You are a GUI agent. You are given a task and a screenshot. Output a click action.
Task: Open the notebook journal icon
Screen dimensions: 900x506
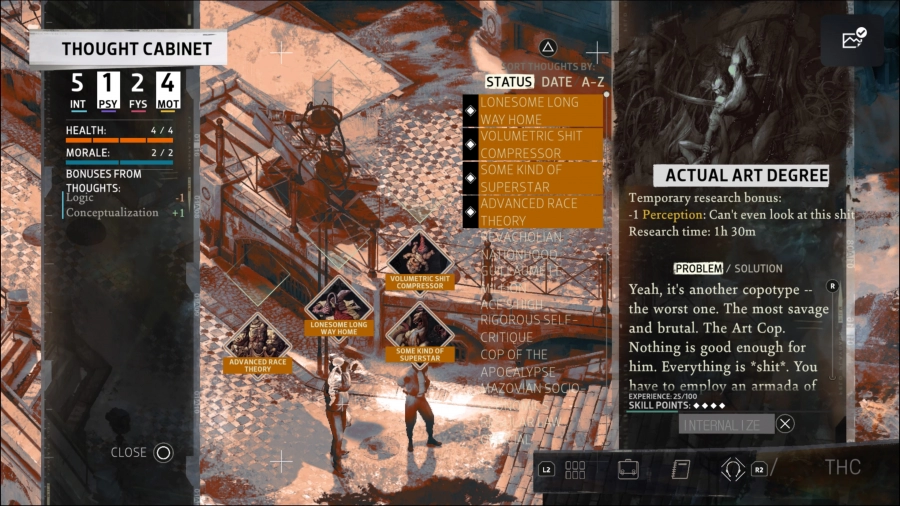[681, 469]
